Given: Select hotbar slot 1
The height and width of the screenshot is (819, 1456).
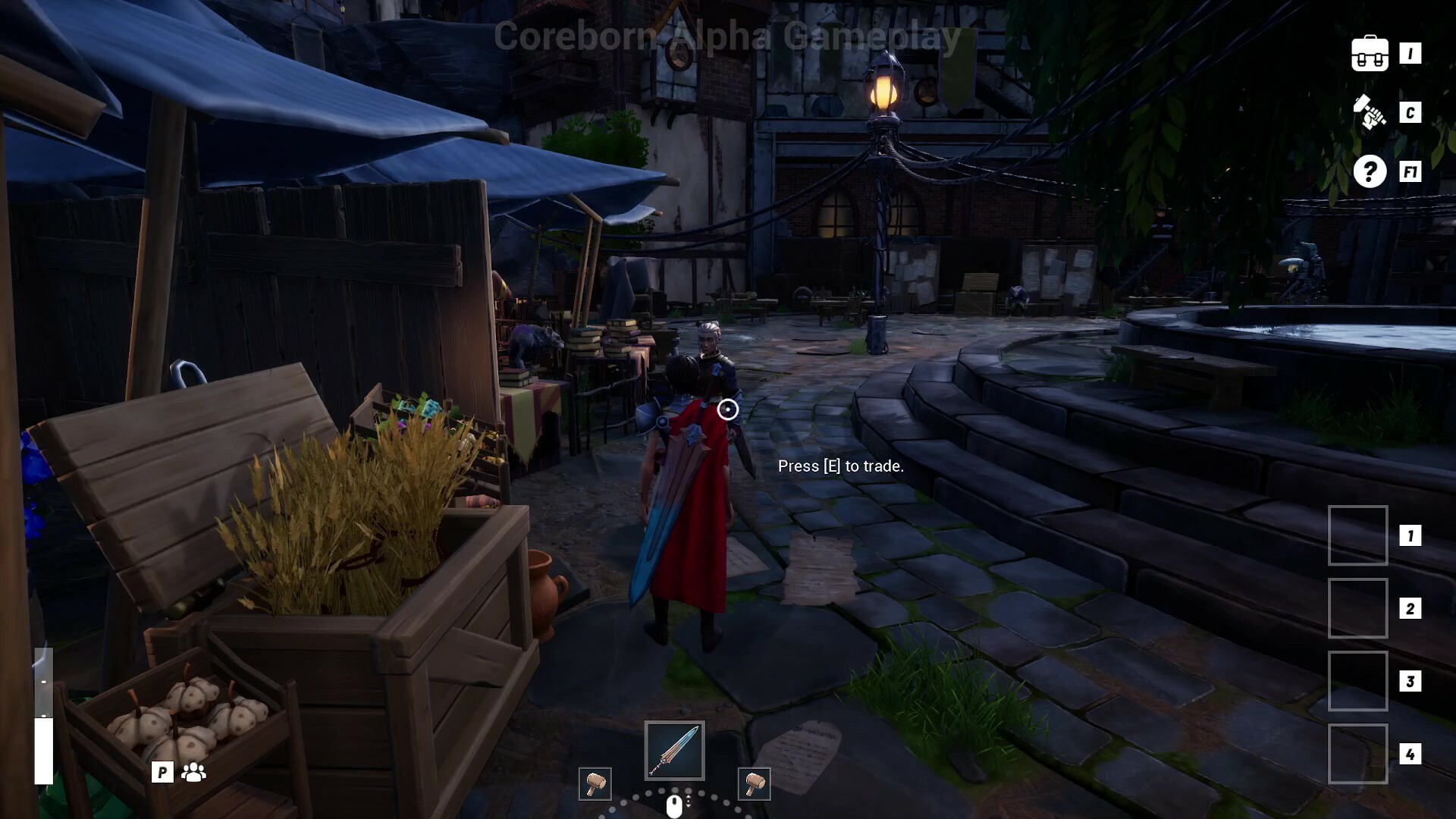Looking at the screenshot, I should 1358,536.
